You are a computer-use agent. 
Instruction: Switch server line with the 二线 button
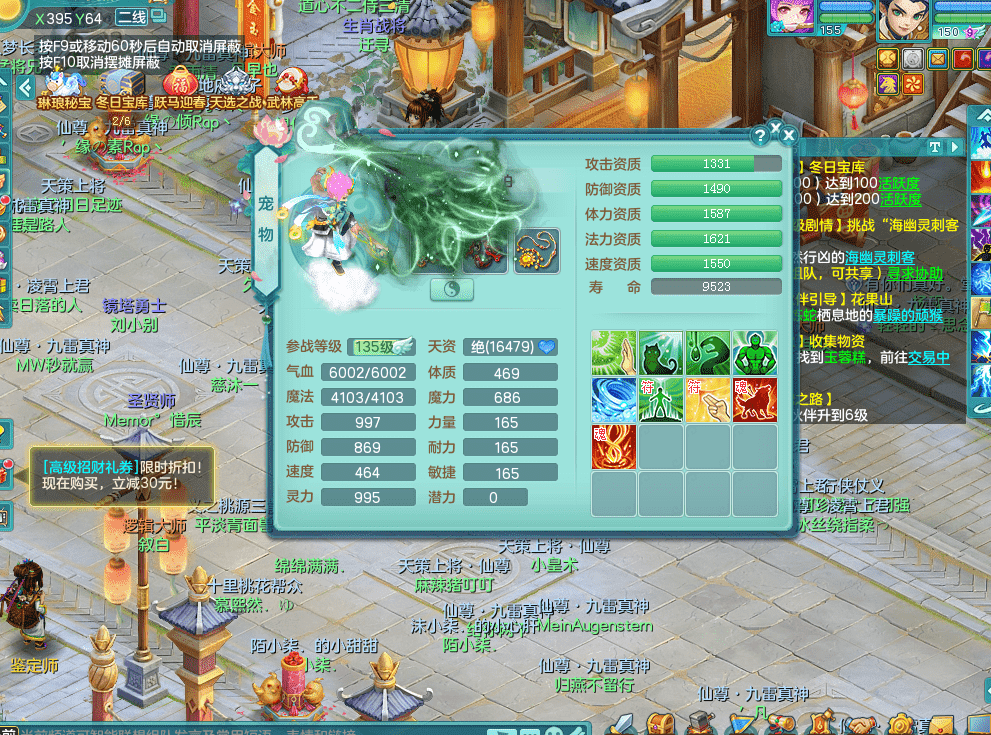(133, 17)
